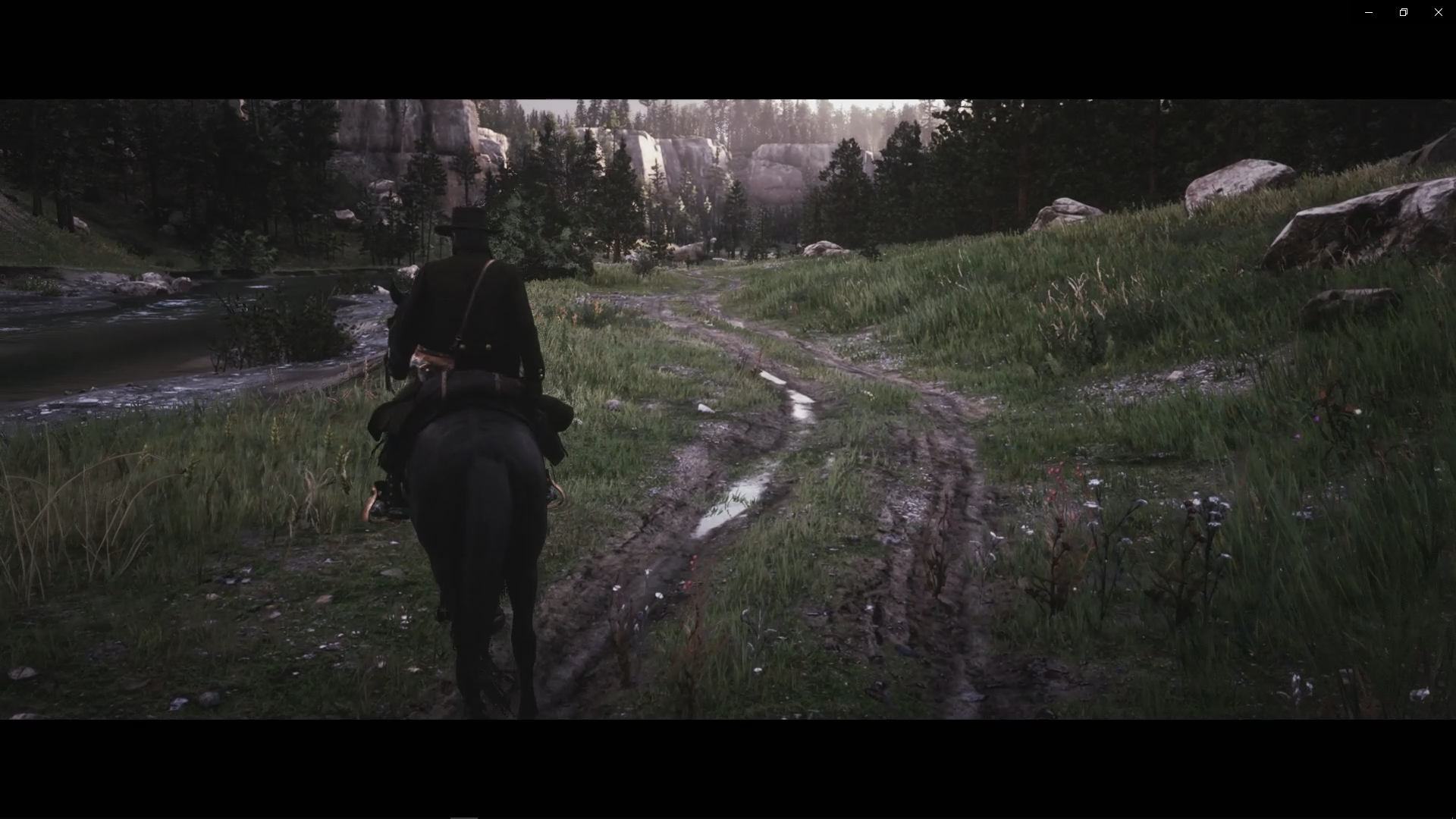The height and width of the screenshot is (819, 1456).
Task: Restore the window to windowed mode
Action: [x=1403, y=11]
